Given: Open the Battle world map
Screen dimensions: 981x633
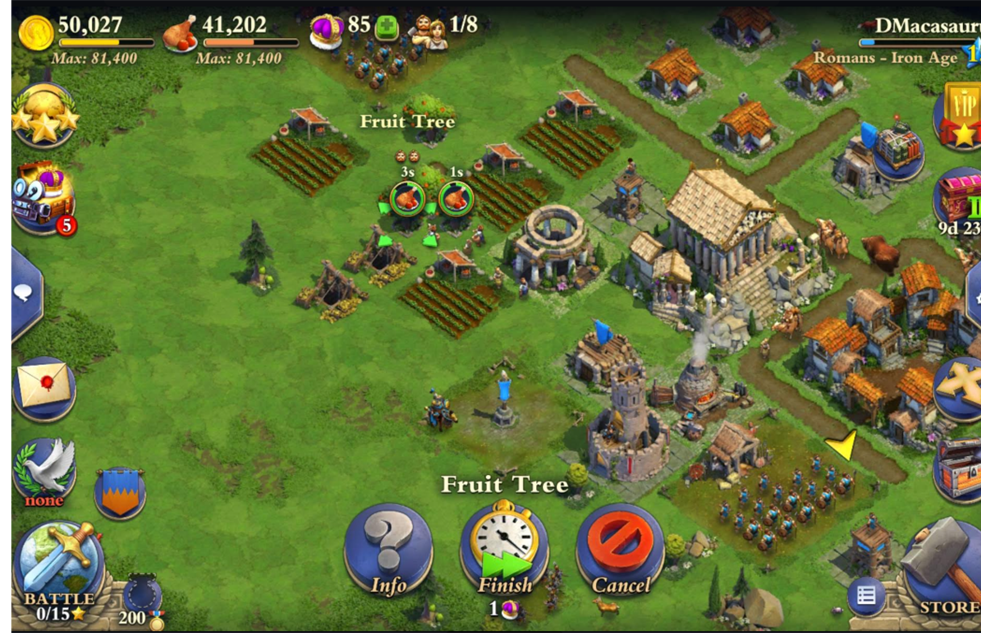Looking at the screenshot, I should coord(58,563).
